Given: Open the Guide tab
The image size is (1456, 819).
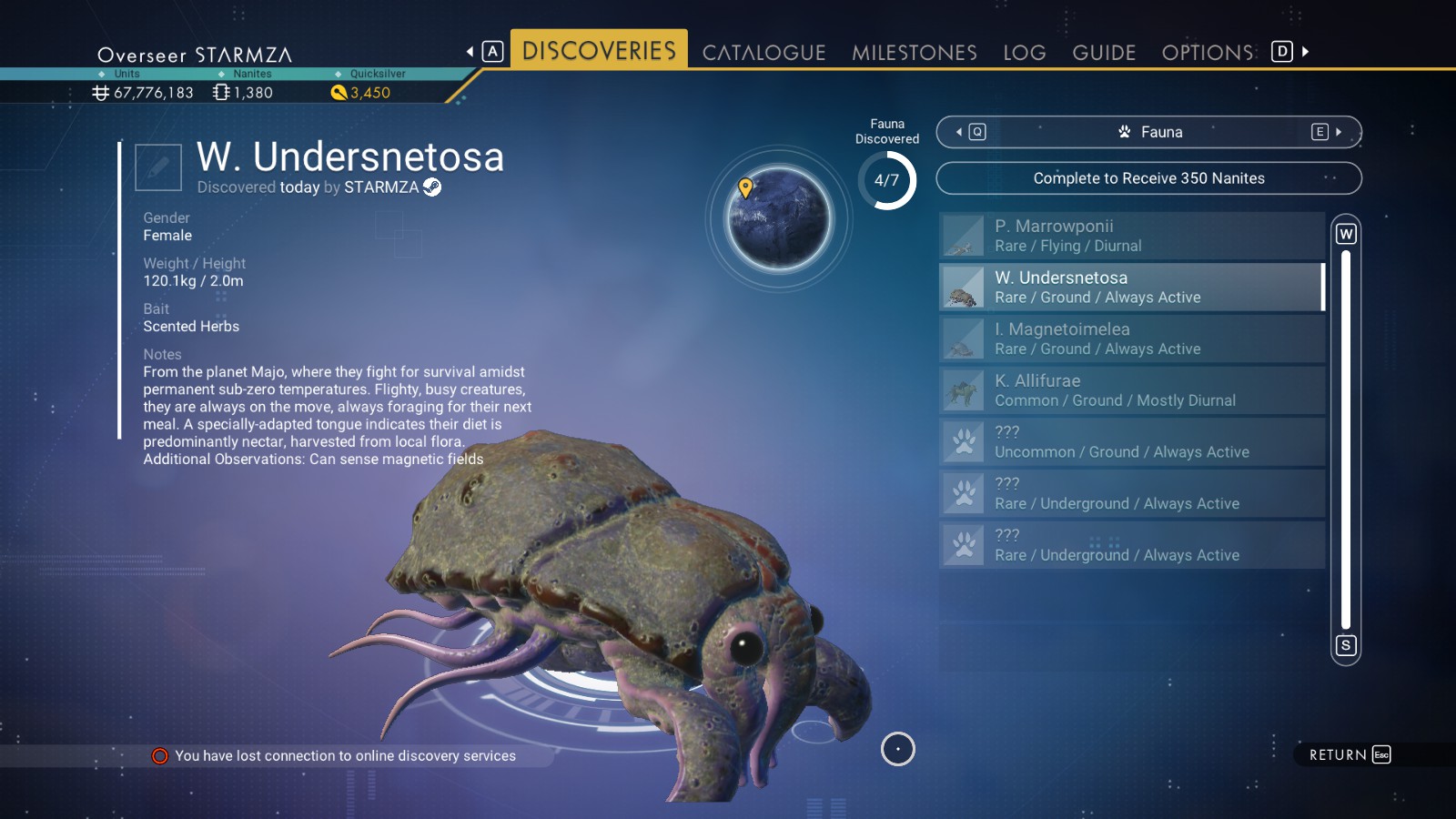Looking at the screenshot, I should (x=1104, y=53).
